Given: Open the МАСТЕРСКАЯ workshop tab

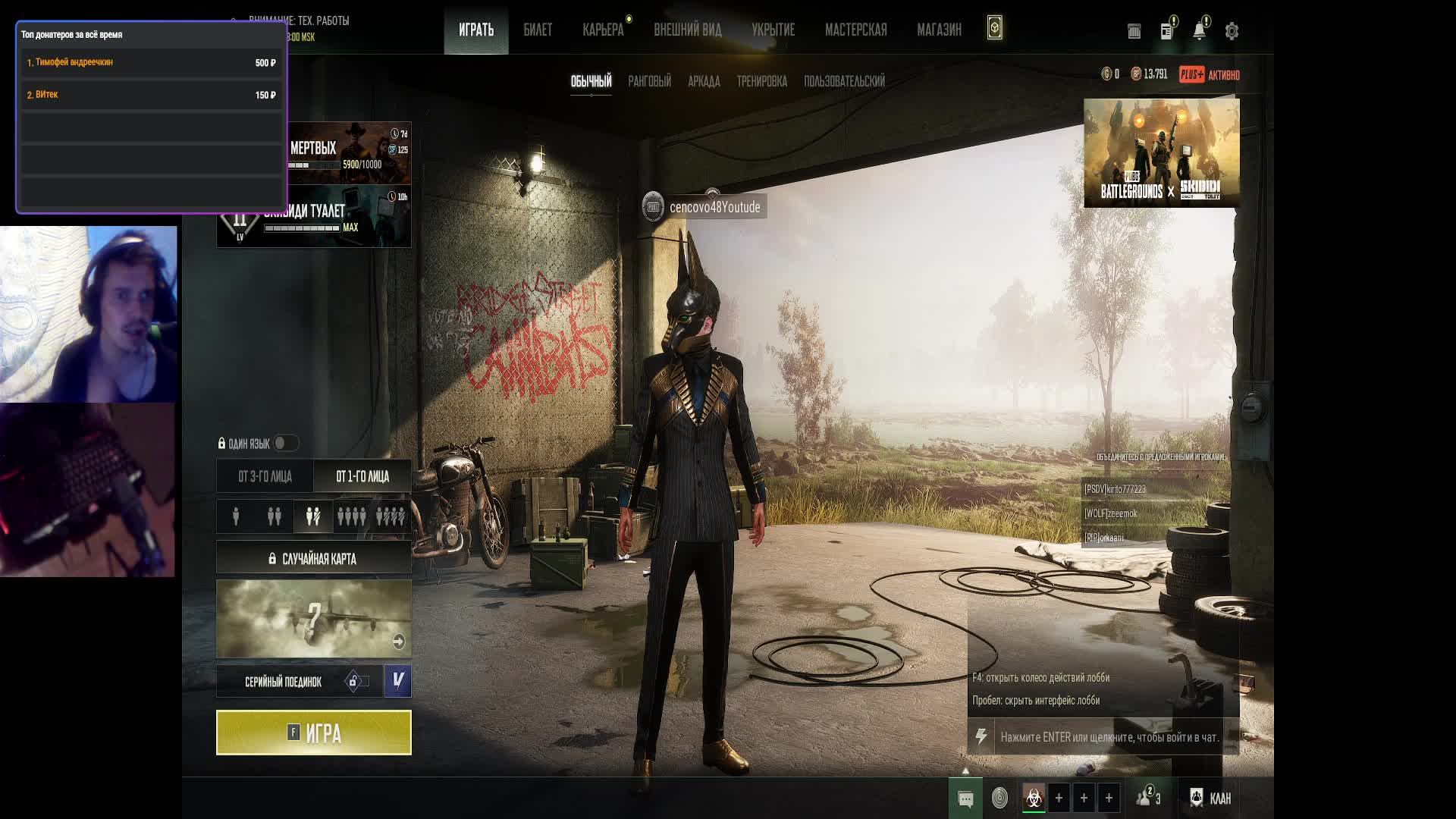Looking at the screenshot, I should pos(855,30).
